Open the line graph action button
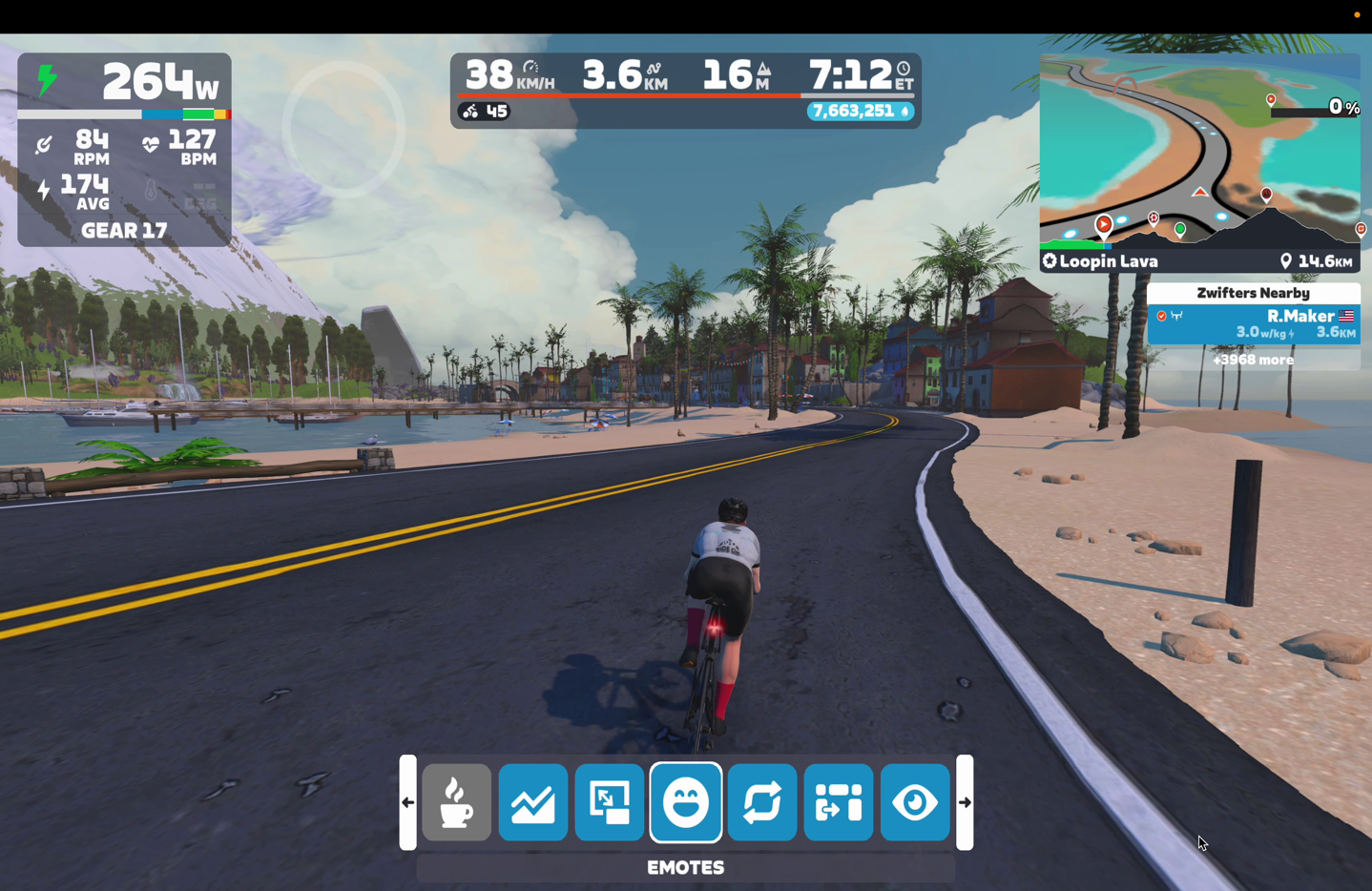The width and height of the screenshot is (1372, 891). (532, 802)
